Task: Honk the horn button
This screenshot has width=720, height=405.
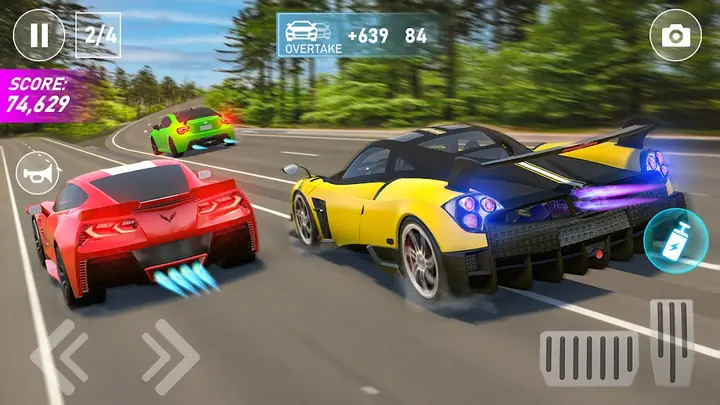Action: point(38,172)
